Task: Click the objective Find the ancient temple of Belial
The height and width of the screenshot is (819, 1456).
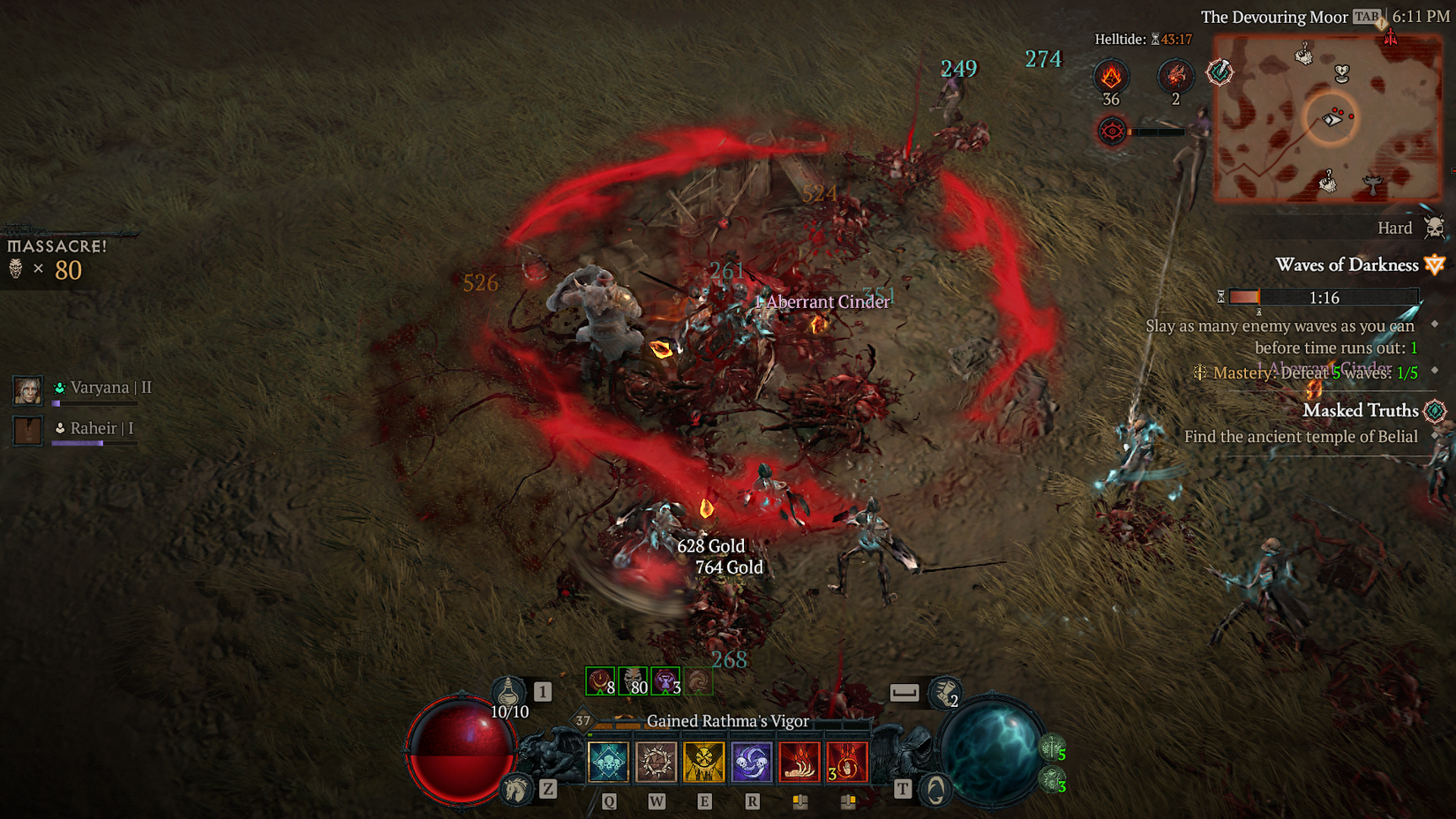Action: pos(1301,436)
